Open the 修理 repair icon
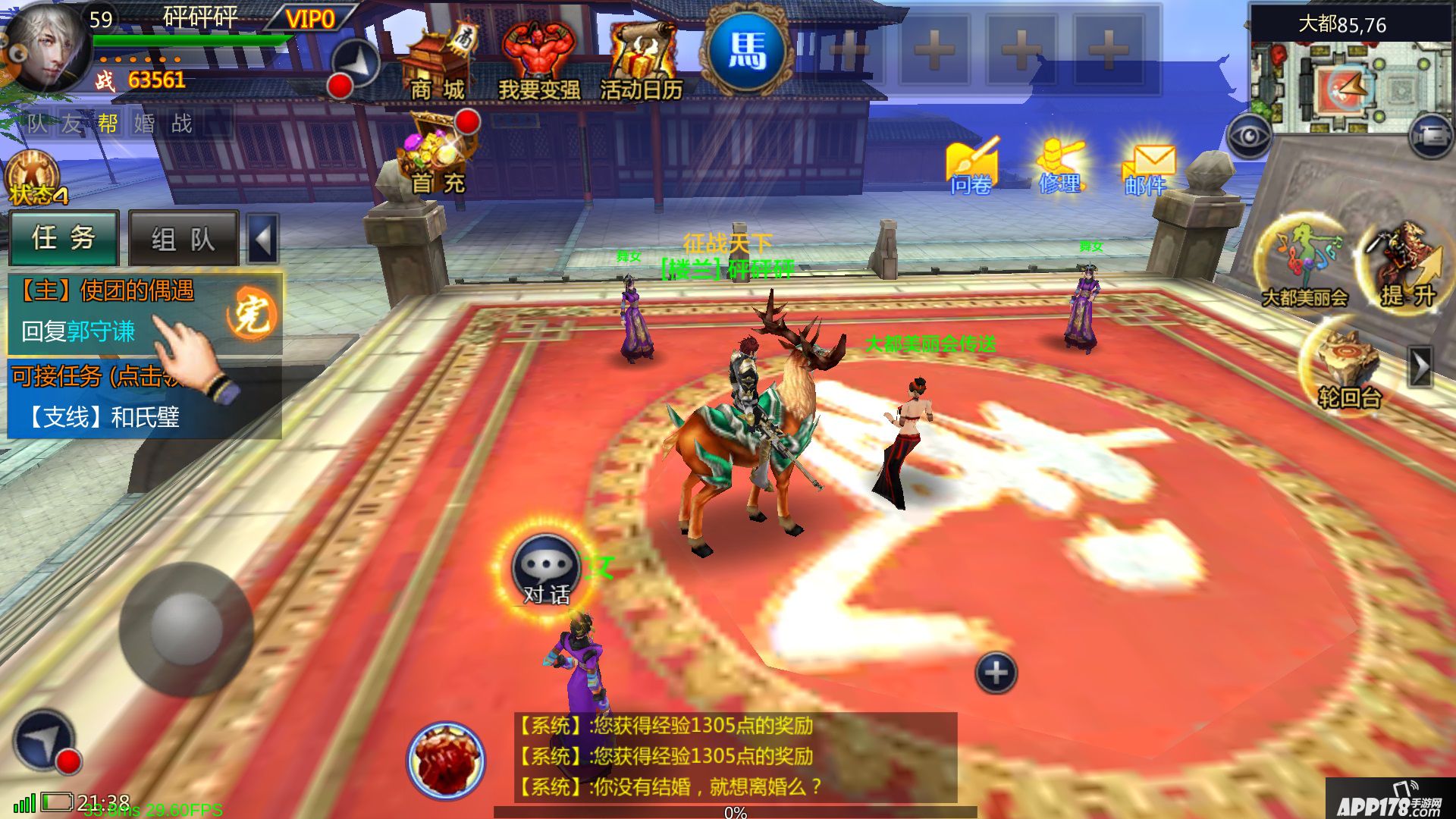This screenshot has height=819, width=1456. click(1060, 167)
